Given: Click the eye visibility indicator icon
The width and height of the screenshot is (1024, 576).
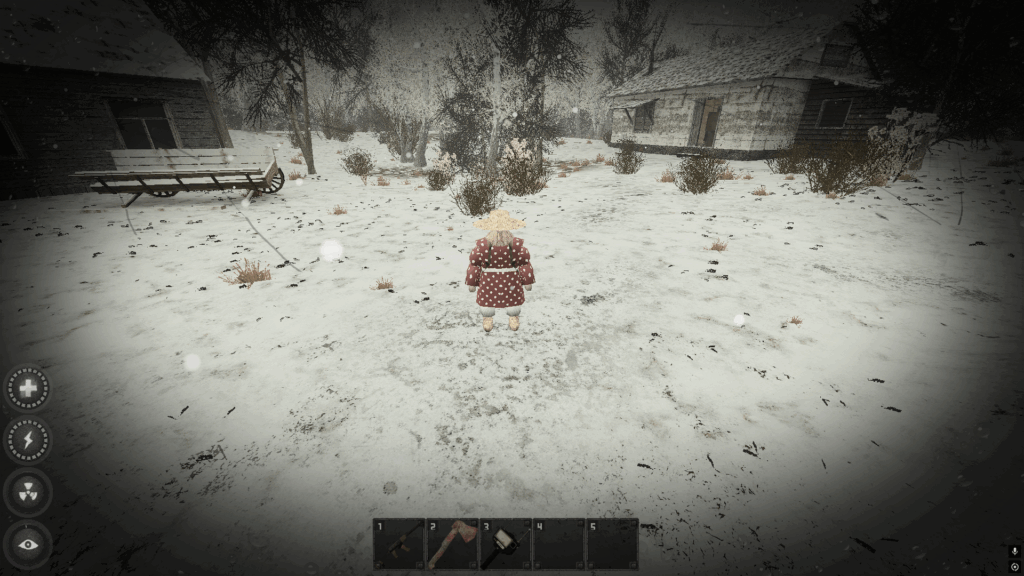Looking at the screenshot, I should tap(28, 544).
